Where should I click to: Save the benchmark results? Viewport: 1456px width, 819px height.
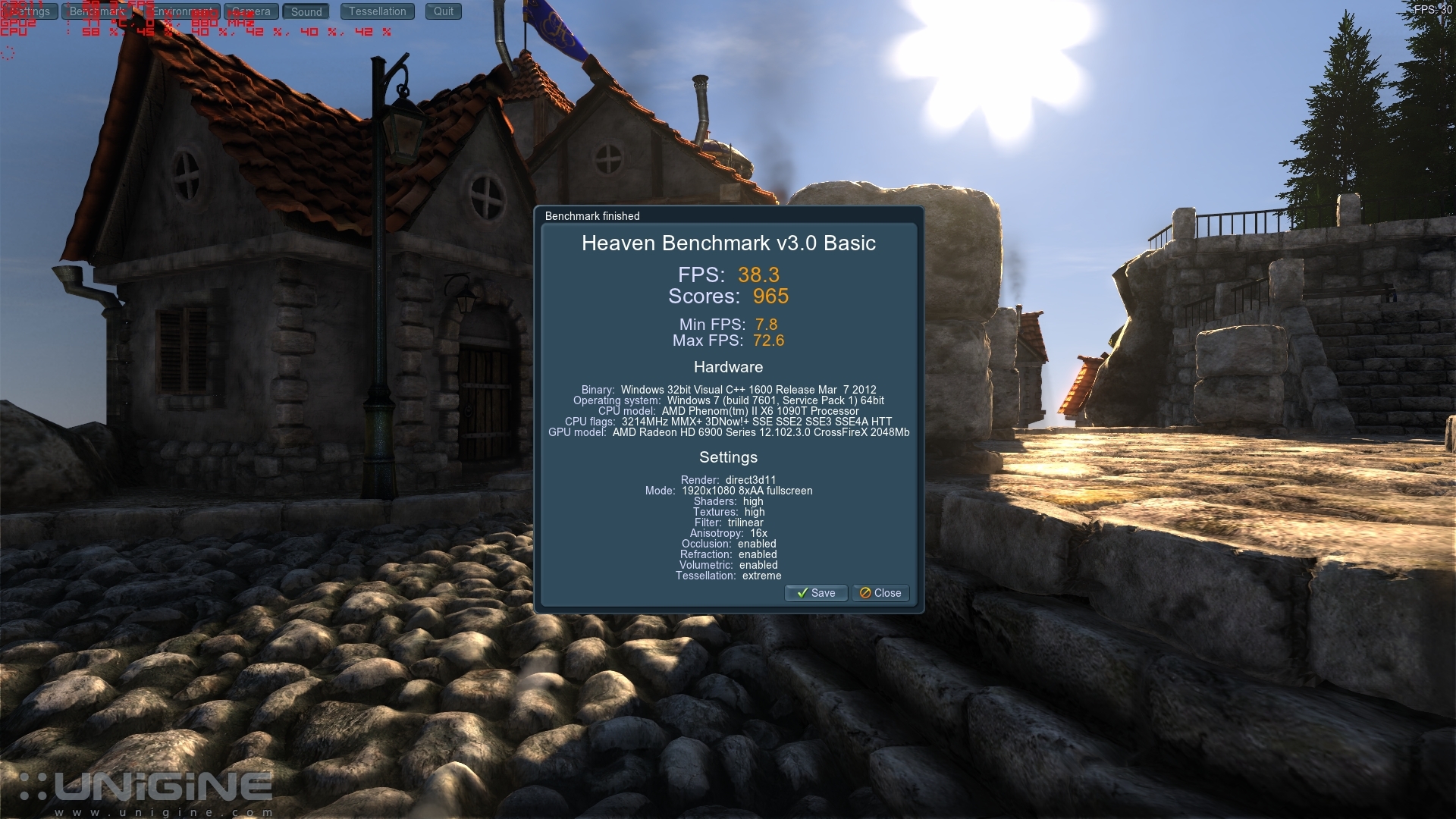point(815,593)
